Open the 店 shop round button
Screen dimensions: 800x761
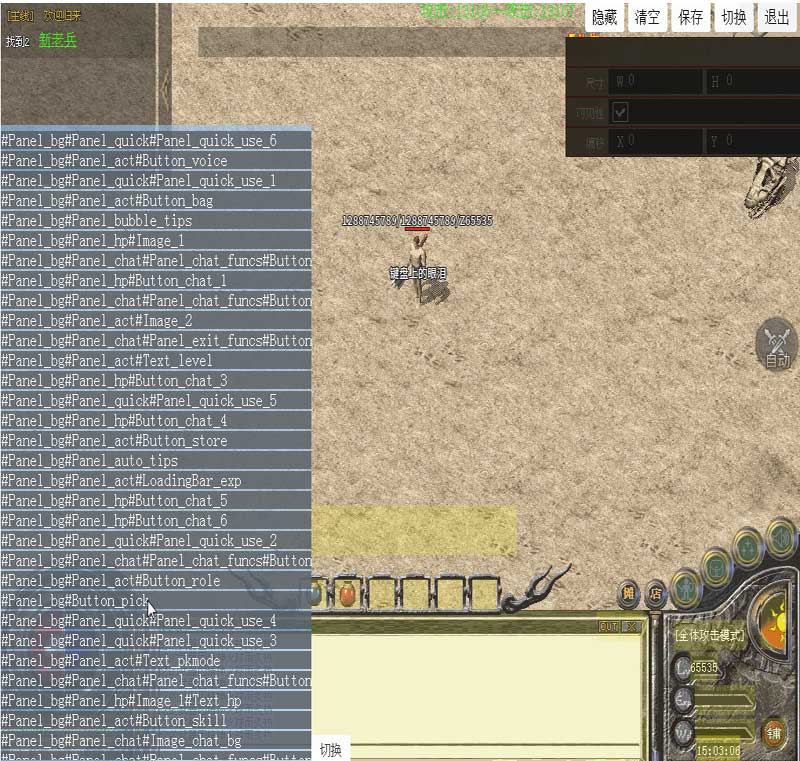pyautogui.click(x=656, y=593)
